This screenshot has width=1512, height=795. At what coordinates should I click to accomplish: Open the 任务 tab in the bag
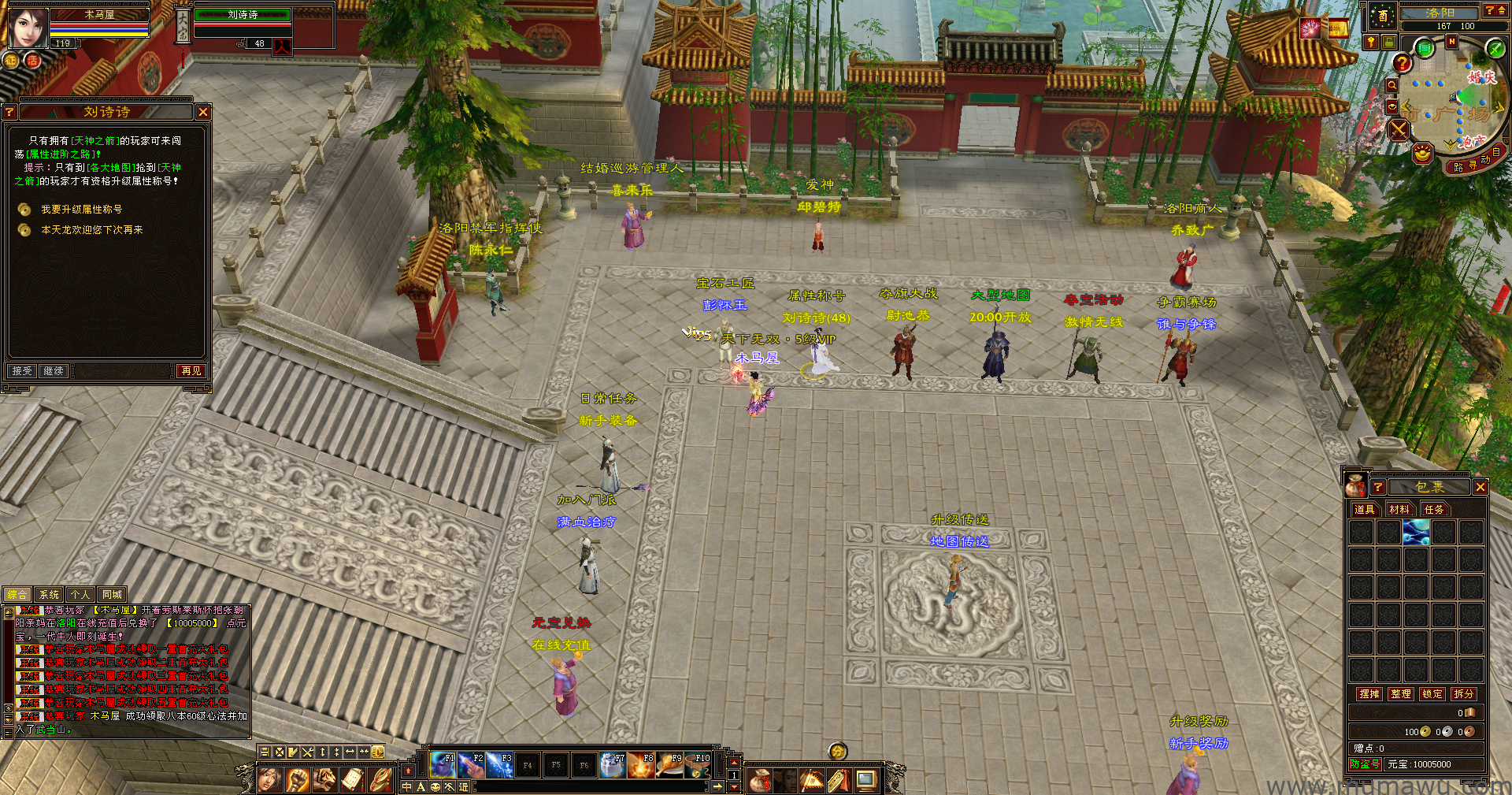pos(1434,510)
